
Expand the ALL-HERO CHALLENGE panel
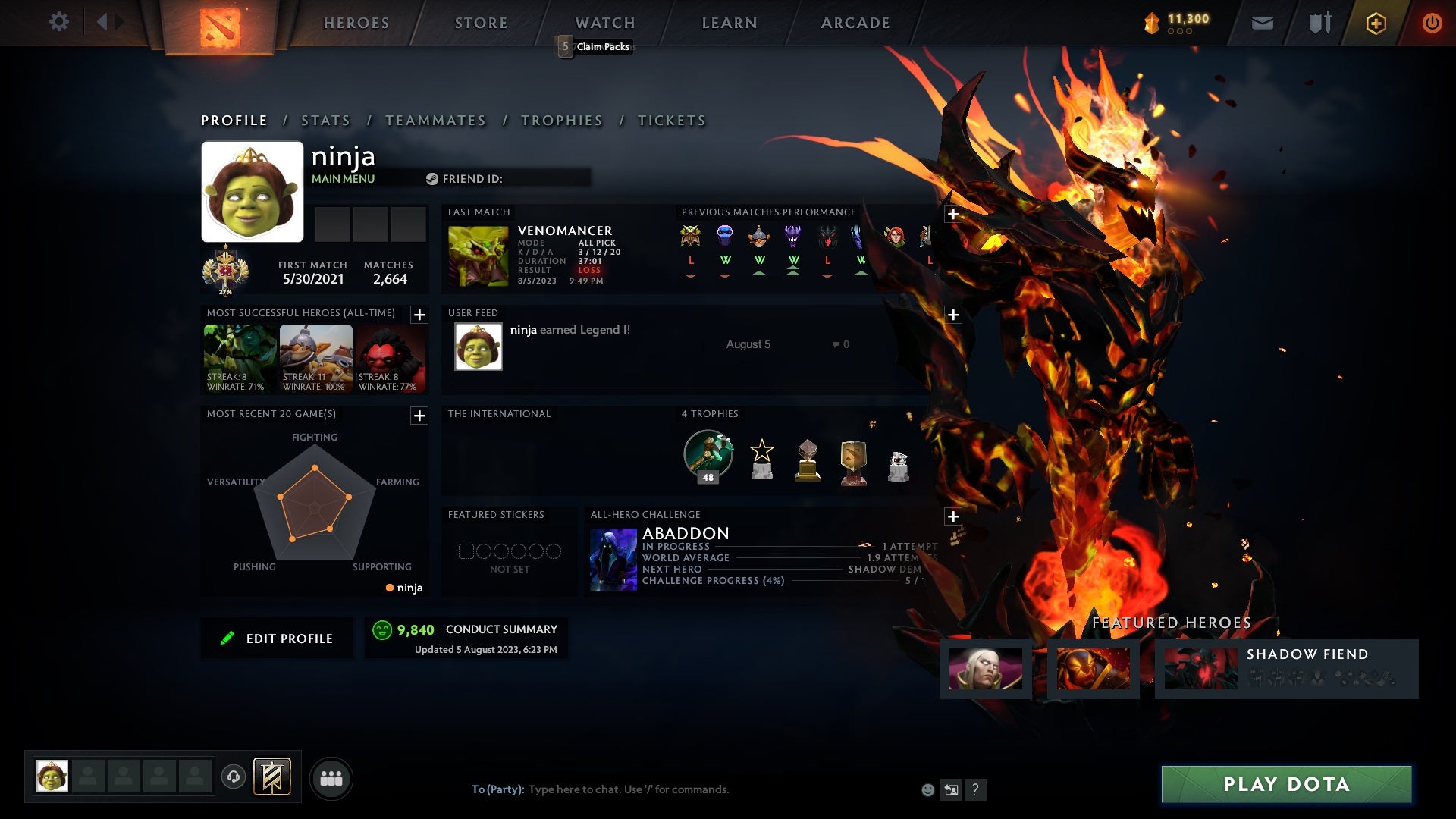952,516
